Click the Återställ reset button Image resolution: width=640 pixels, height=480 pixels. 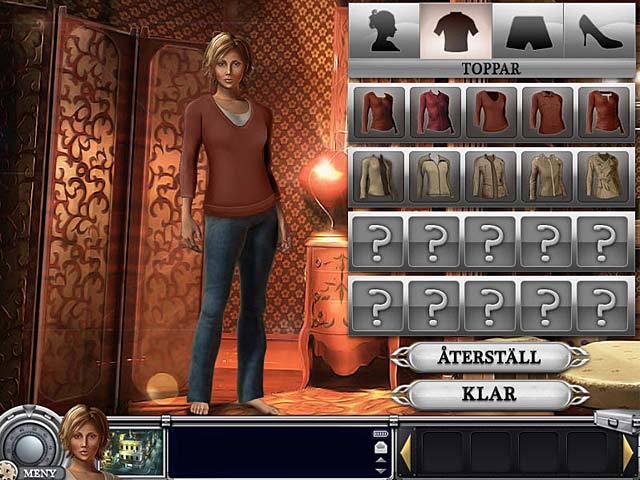click(x=489, y=357)
